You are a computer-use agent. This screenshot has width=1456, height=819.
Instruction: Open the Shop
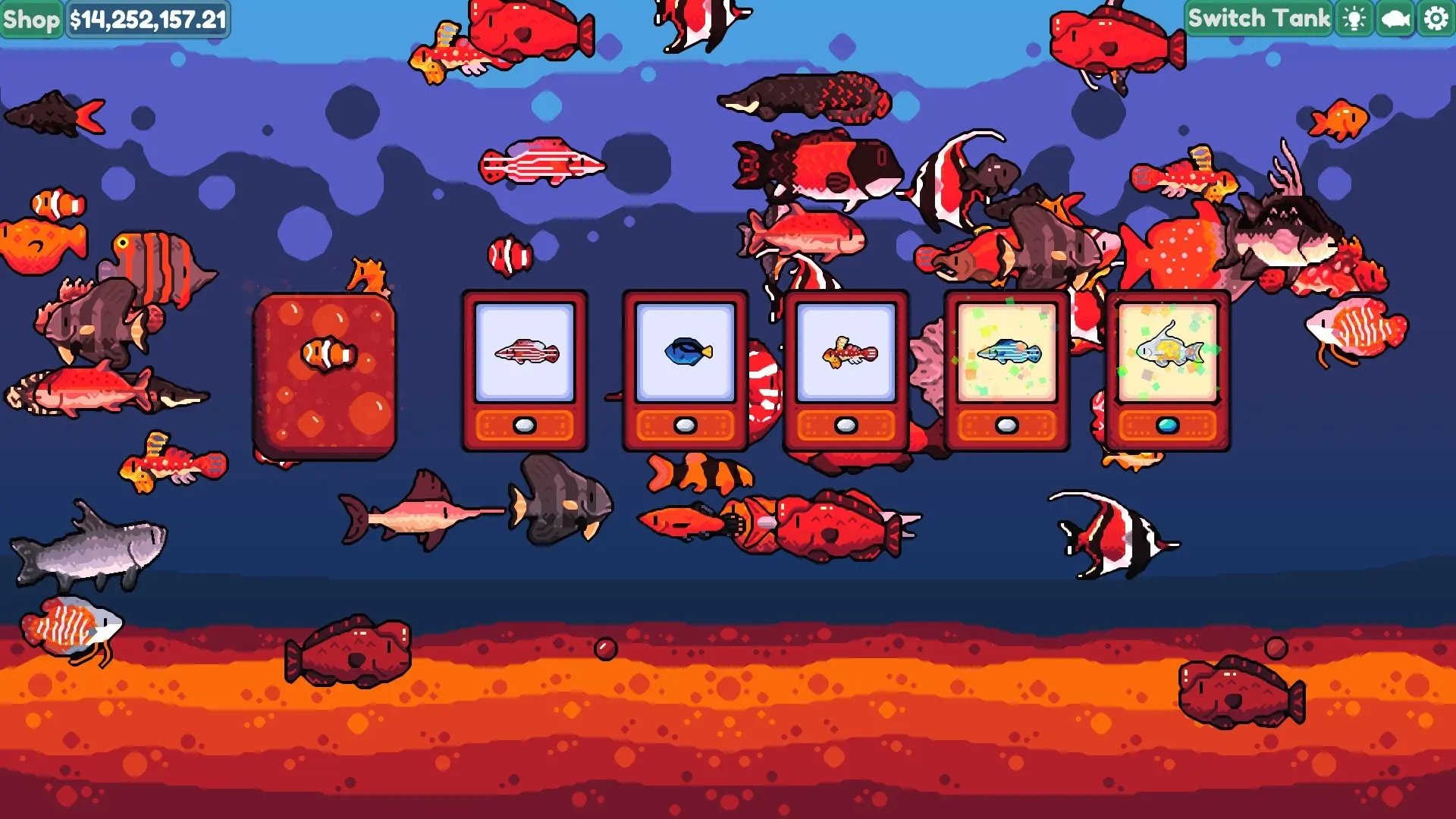(x=30, y=19)
